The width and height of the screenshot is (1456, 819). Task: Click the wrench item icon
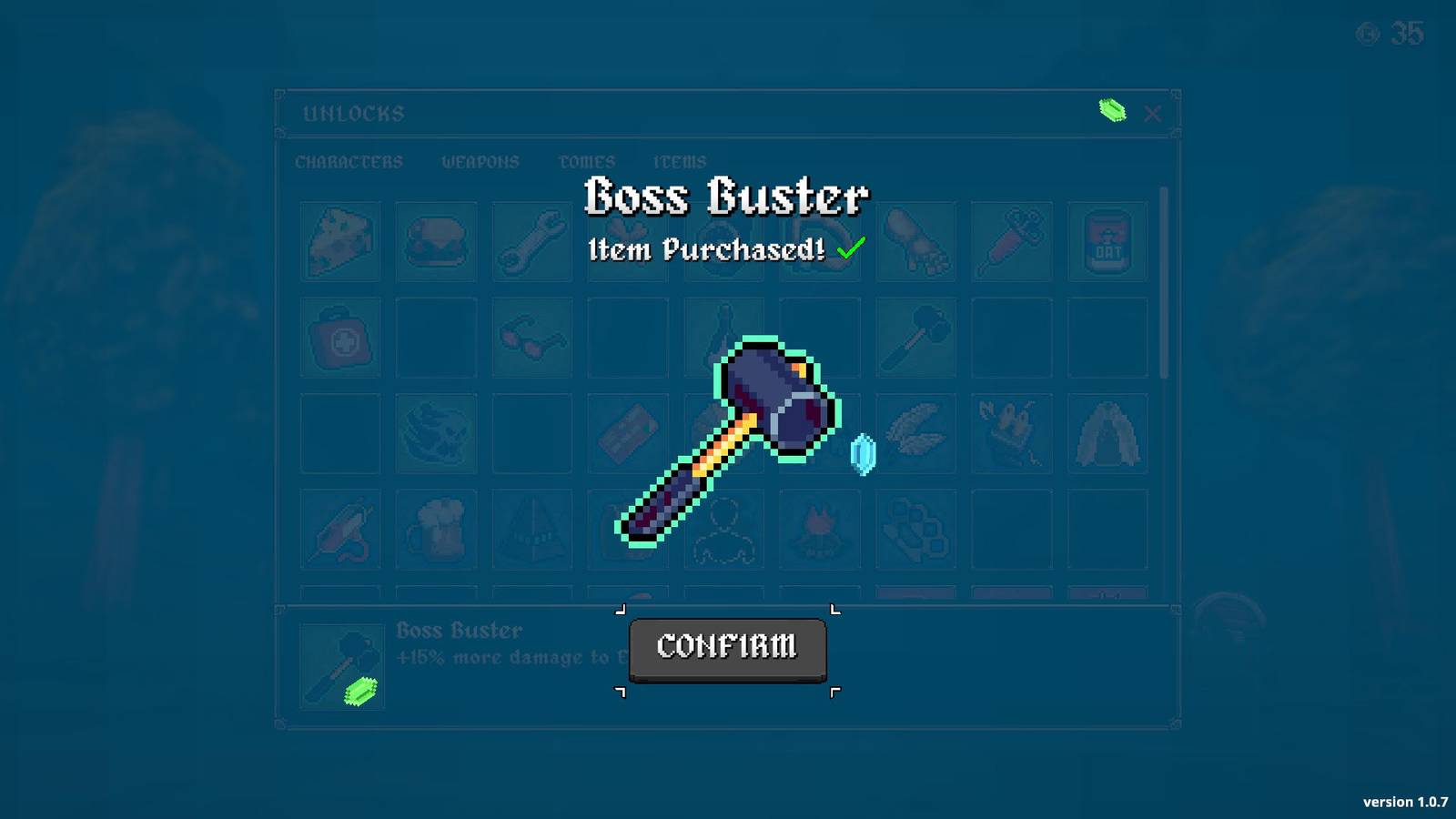tap(531, 240)
